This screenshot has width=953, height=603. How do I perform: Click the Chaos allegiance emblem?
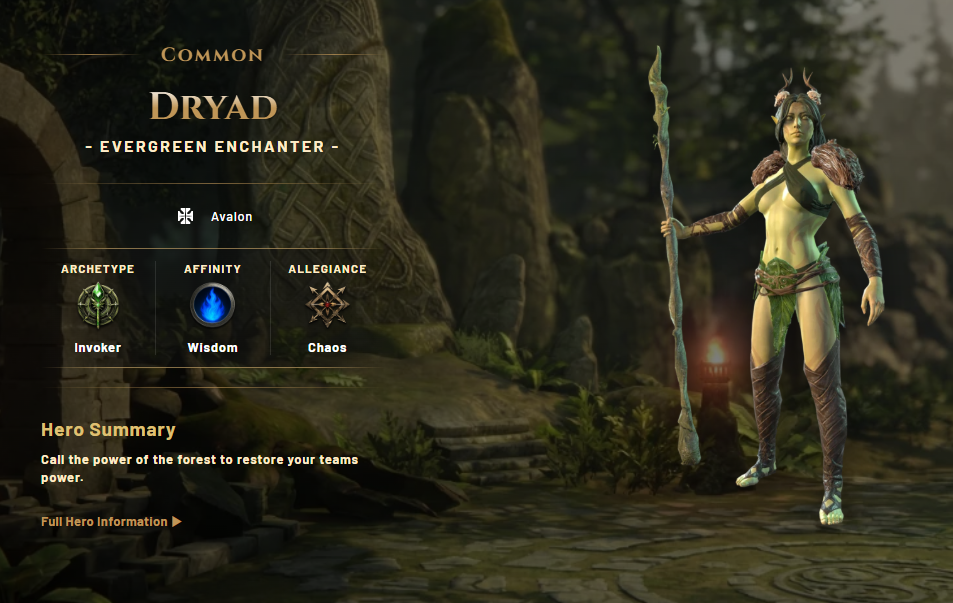(x=327, y=306)
